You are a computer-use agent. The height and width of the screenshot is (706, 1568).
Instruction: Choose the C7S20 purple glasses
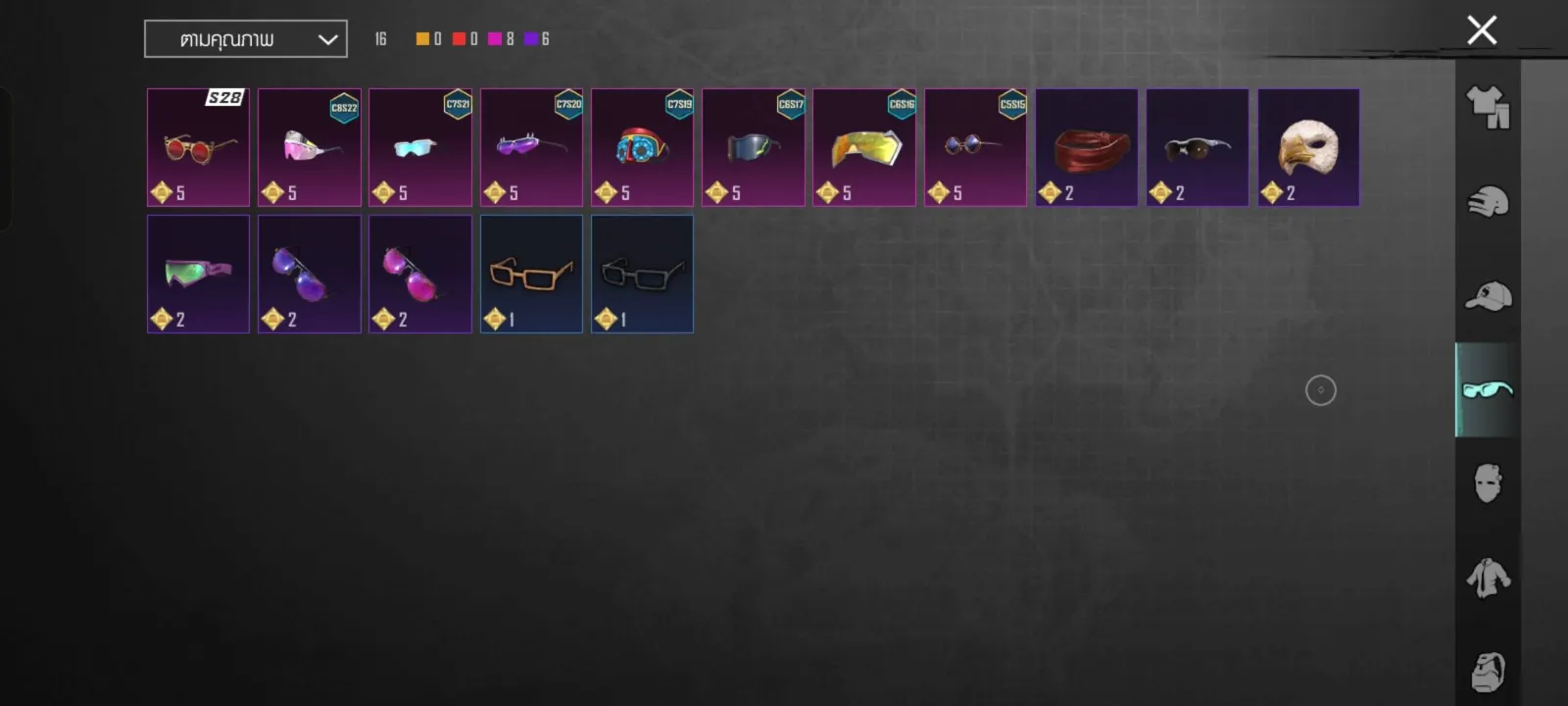coord(531,147)
